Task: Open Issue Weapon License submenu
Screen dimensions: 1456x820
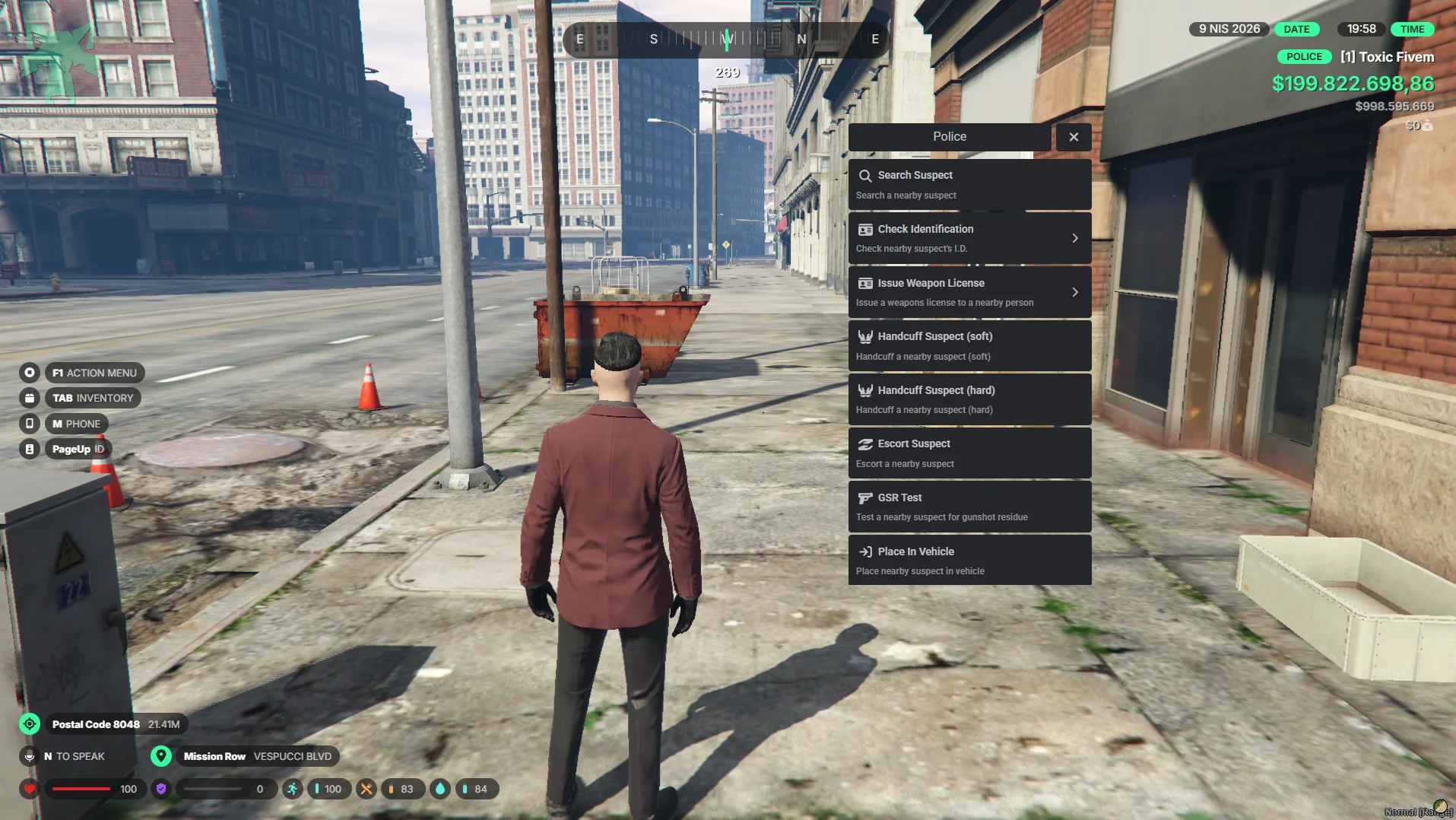Action: point(969,292)
